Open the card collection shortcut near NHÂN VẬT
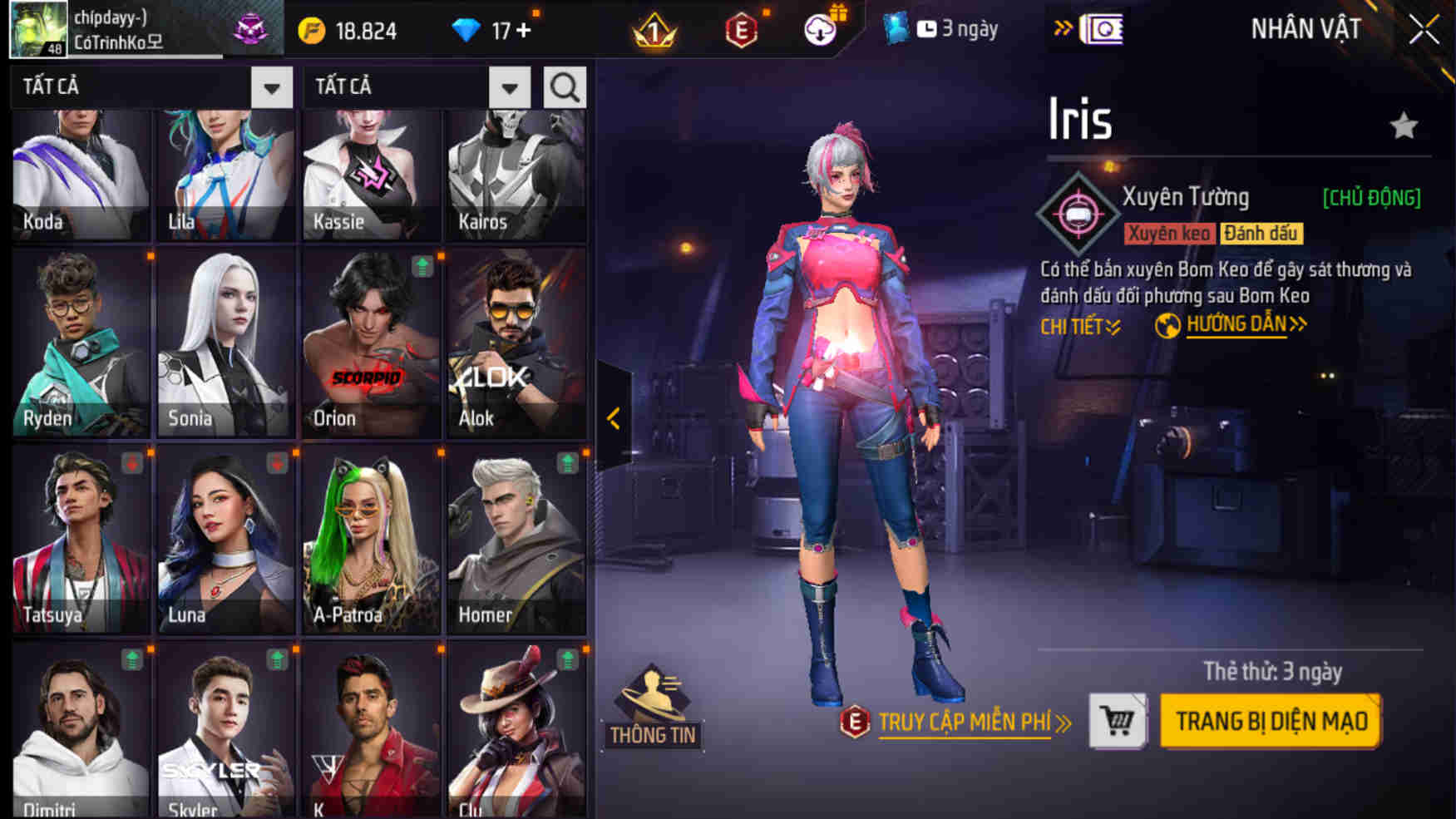The height and width of the screenshot is (819, 1456). 1103,27
